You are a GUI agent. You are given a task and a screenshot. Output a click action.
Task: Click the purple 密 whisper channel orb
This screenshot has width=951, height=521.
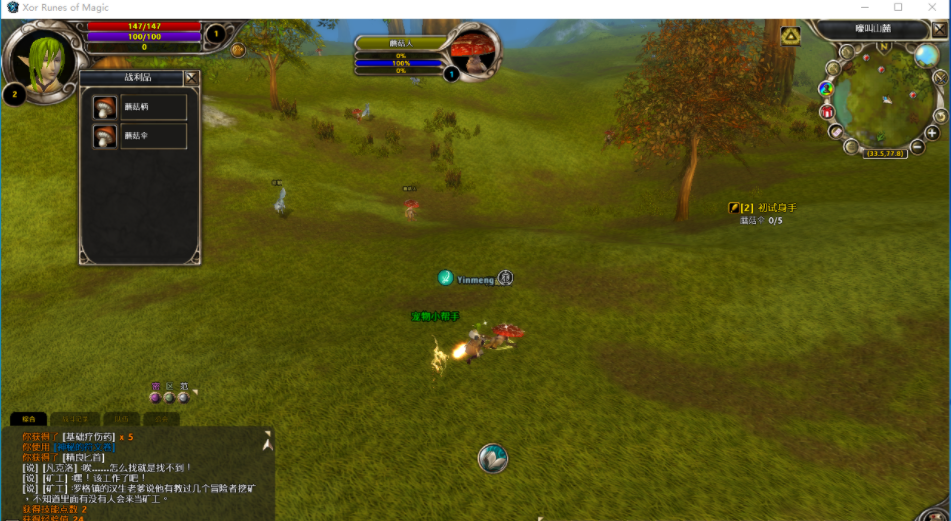155,397
